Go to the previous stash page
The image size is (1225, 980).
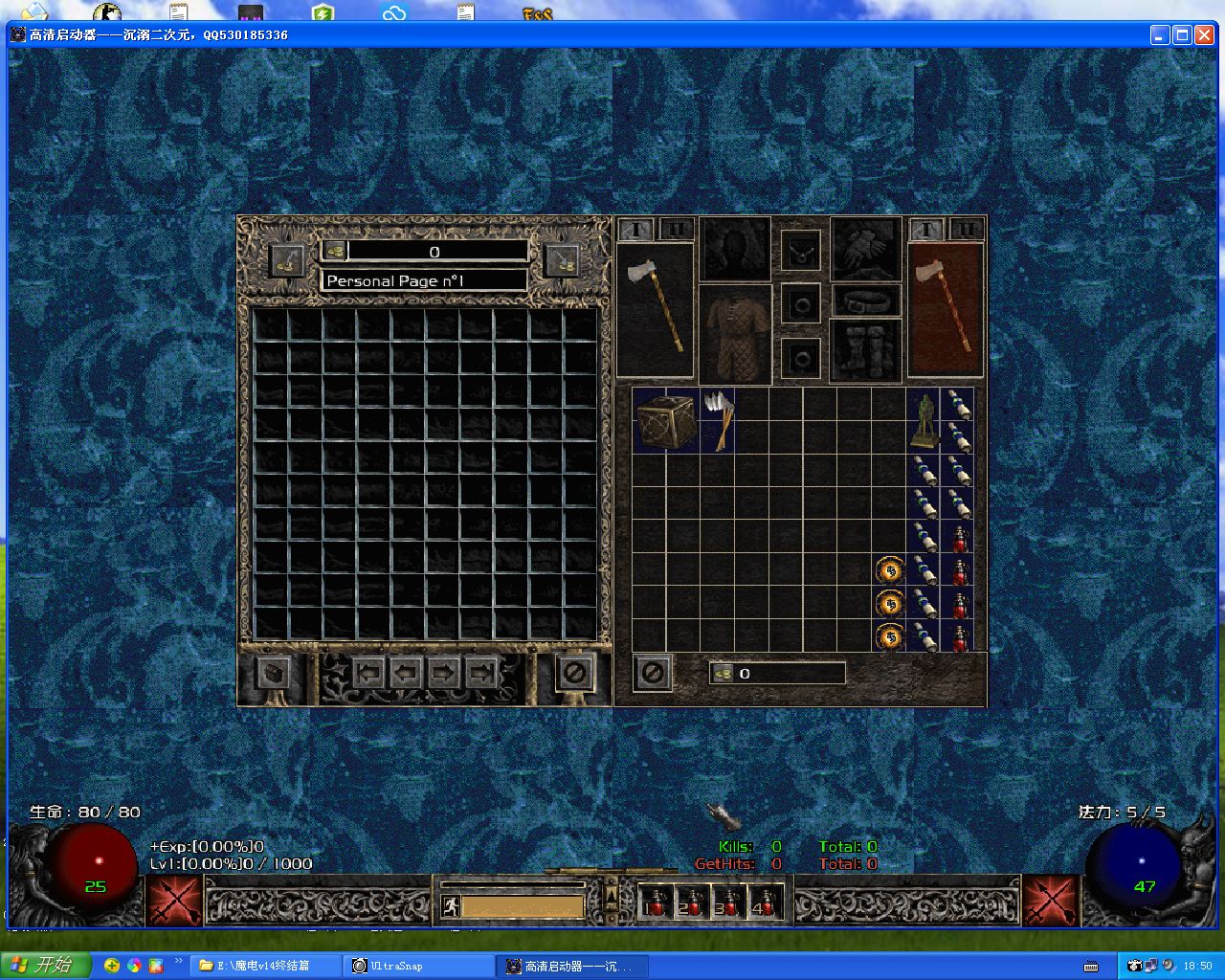[x=406, y=673]
